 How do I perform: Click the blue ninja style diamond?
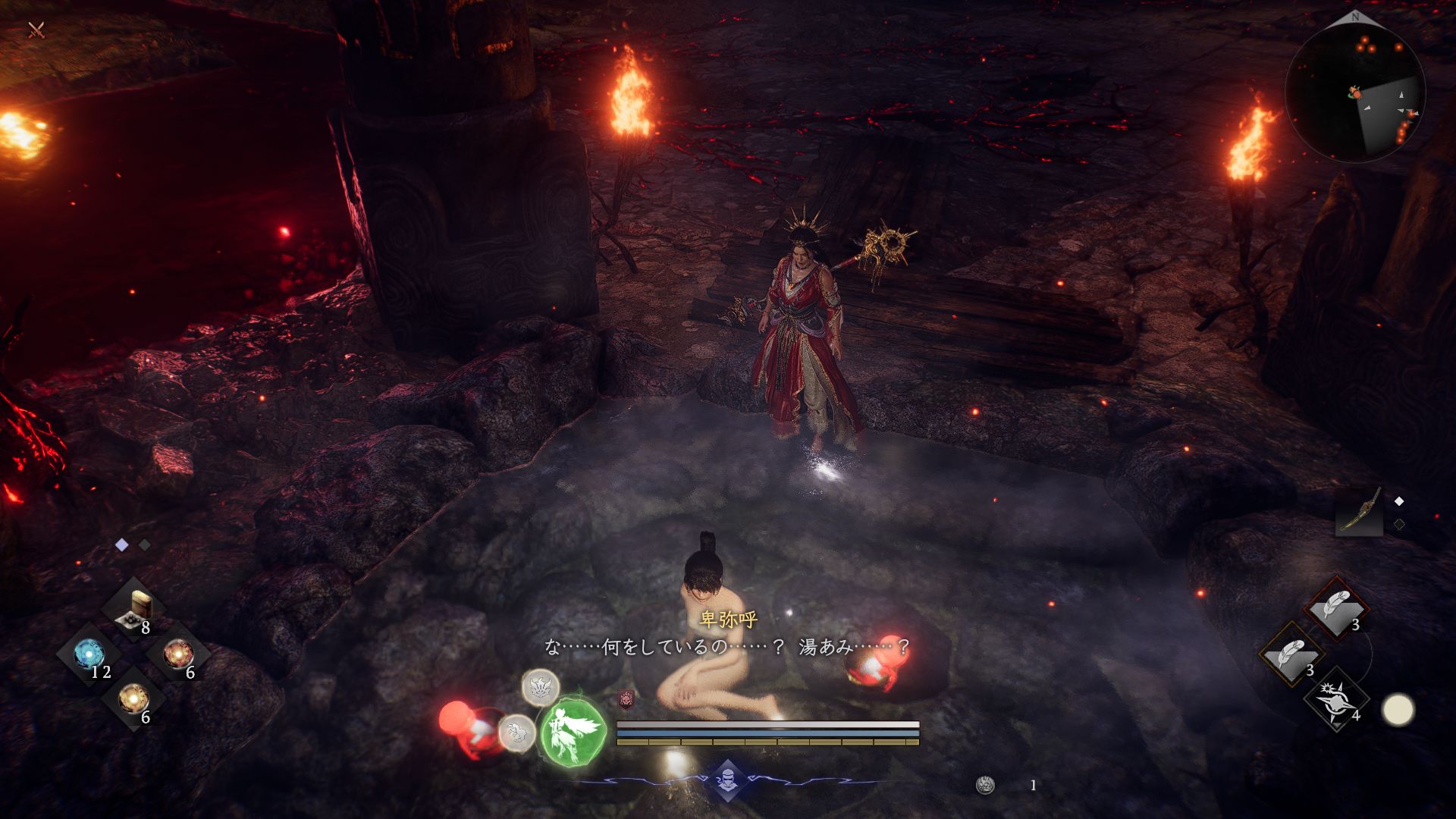(727, 780)
